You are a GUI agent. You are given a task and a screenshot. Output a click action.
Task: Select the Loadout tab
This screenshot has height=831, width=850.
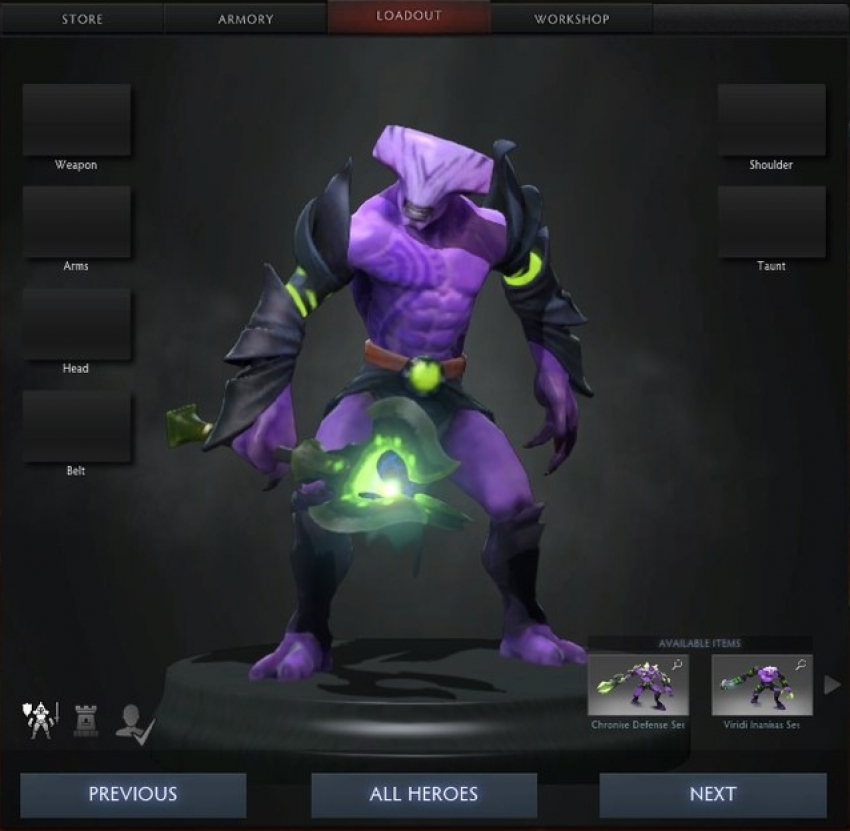coord(409,17)
